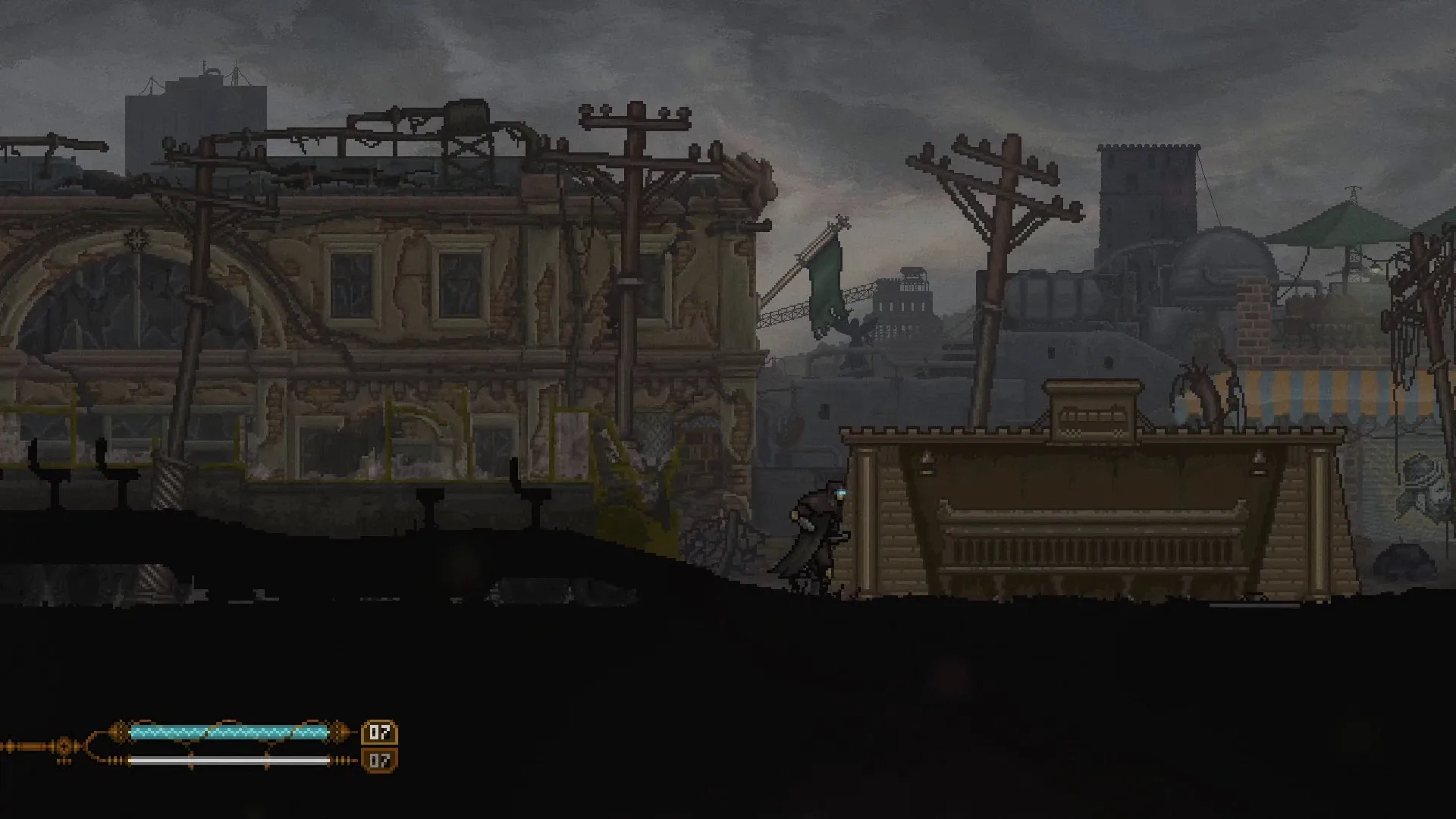Viewport: 1456px width, 819px height.
Task: Click the cyan energy bar gauge emblem
Action: (121, 733)
